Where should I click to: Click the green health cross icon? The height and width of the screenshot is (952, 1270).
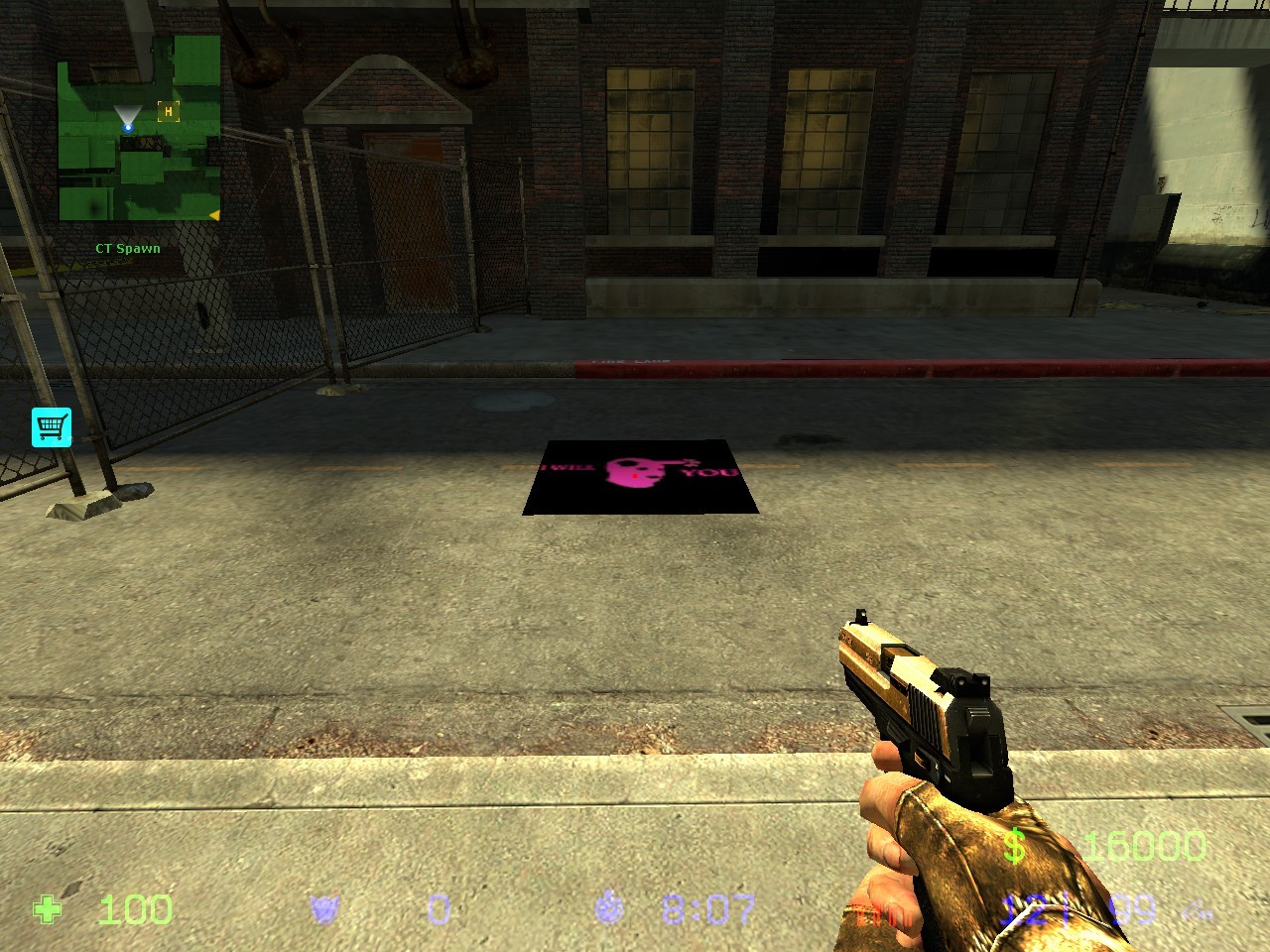coord(48,909)
